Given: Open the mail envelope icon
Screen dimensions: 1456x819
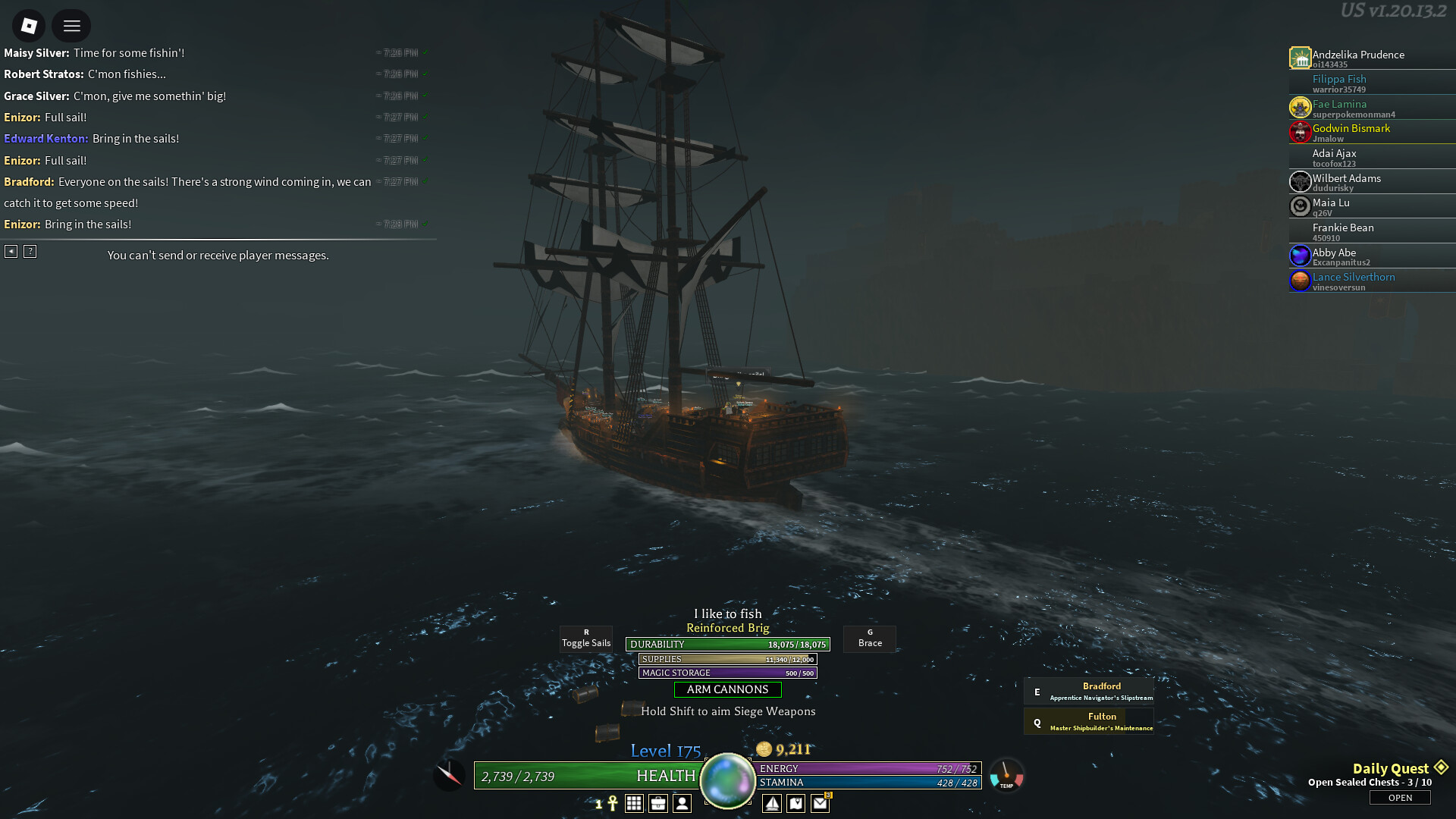Looking at the screenshot, I should tap(821, 804).
